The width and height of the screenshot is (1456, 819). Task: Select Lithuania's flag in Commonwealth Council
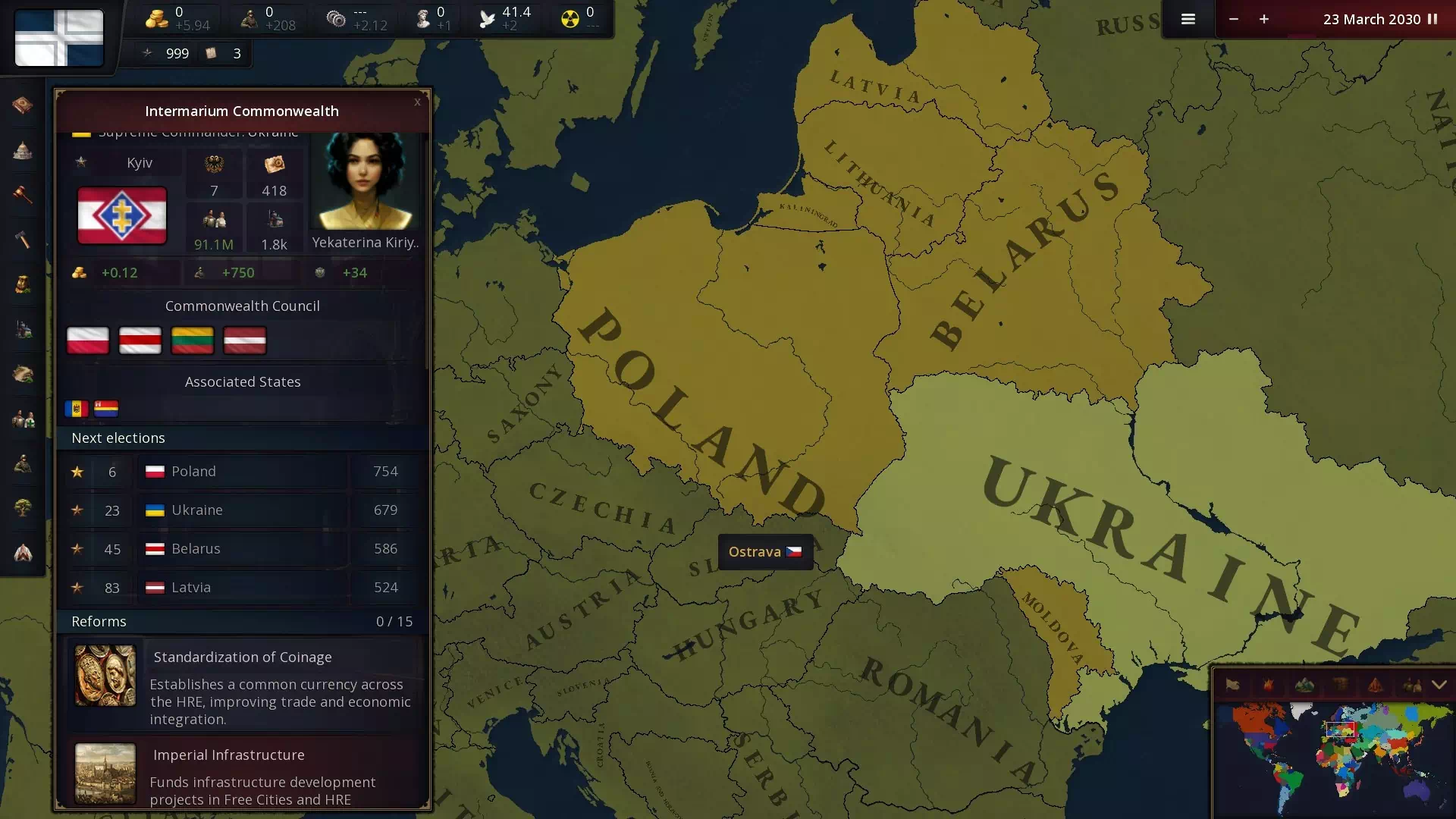[193, 340]
